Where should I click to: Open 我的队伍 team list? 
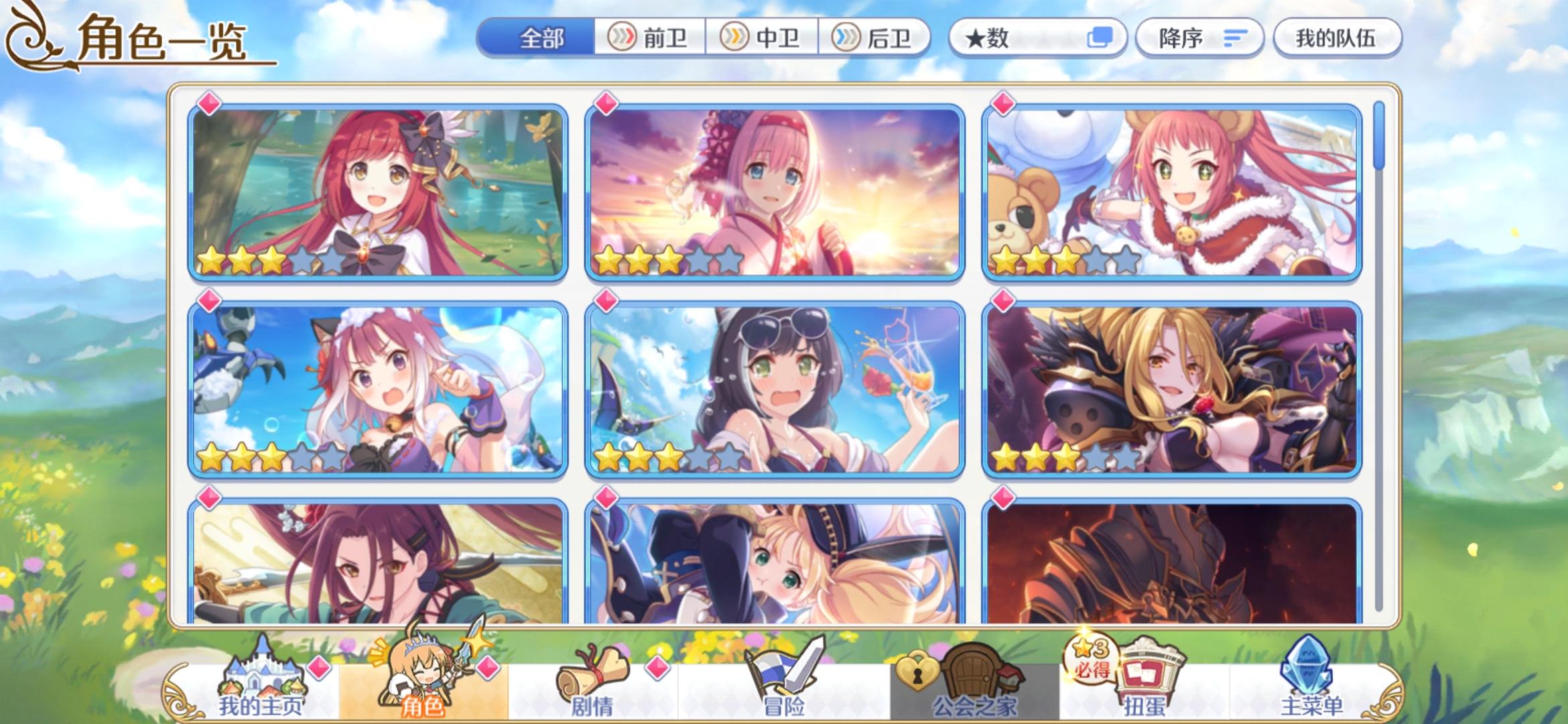(x=1335, y=38)
